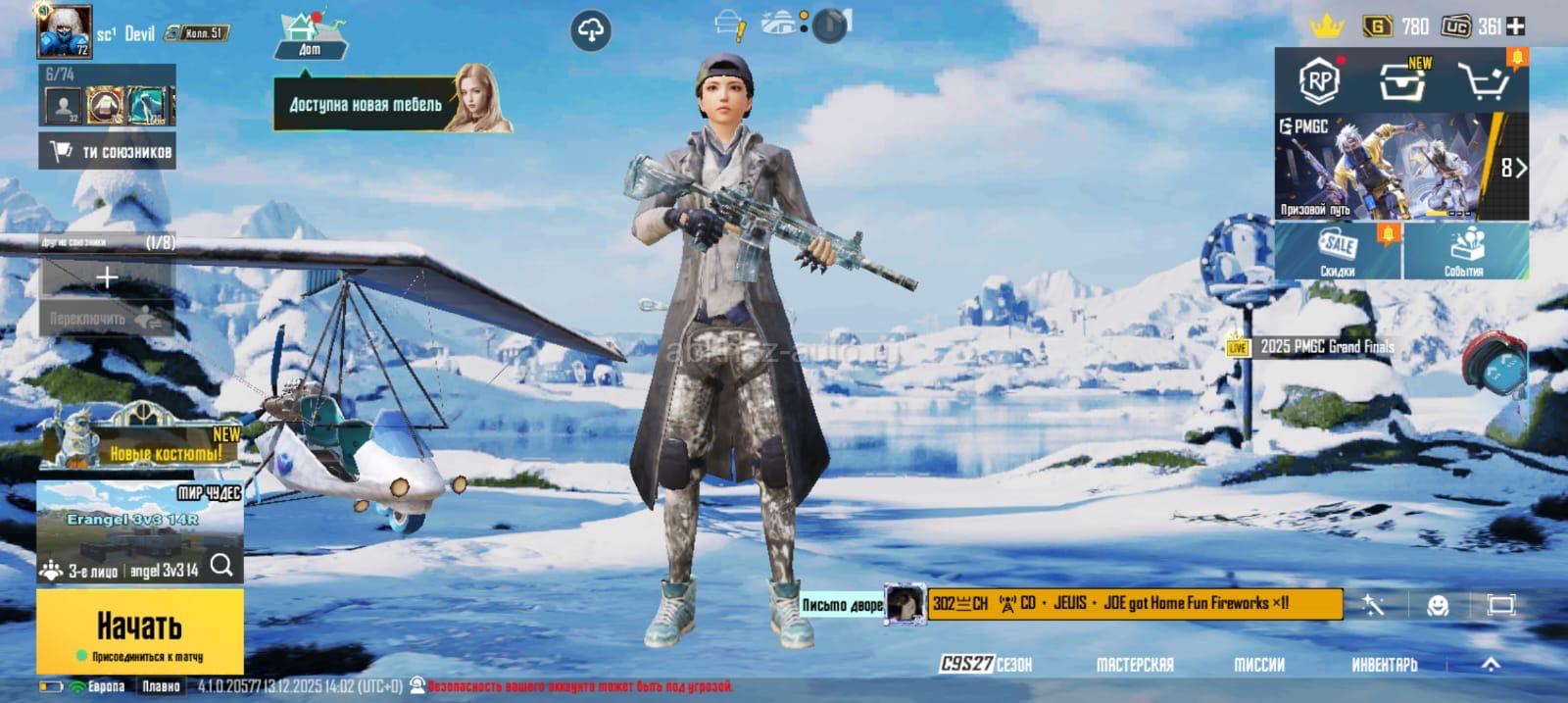Add a teammate with the plus slot
The height and width of the screenshot is (703, 1568).
[106, 278]
